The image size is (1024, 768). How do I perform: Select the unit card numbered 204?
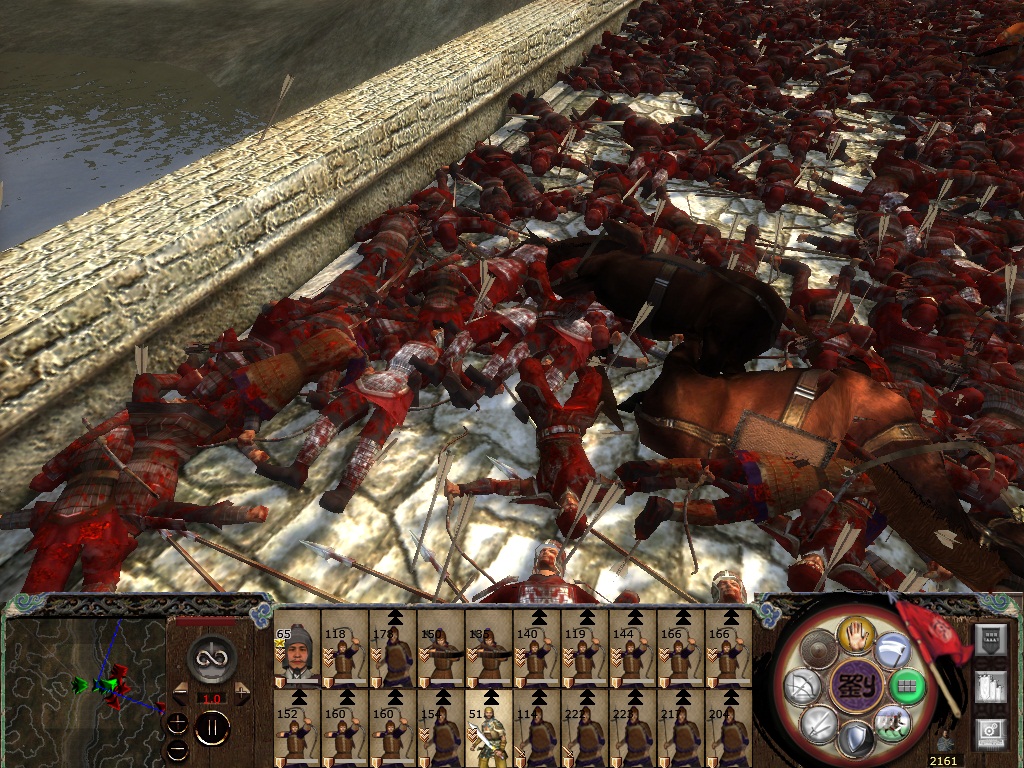pos(729,727)
